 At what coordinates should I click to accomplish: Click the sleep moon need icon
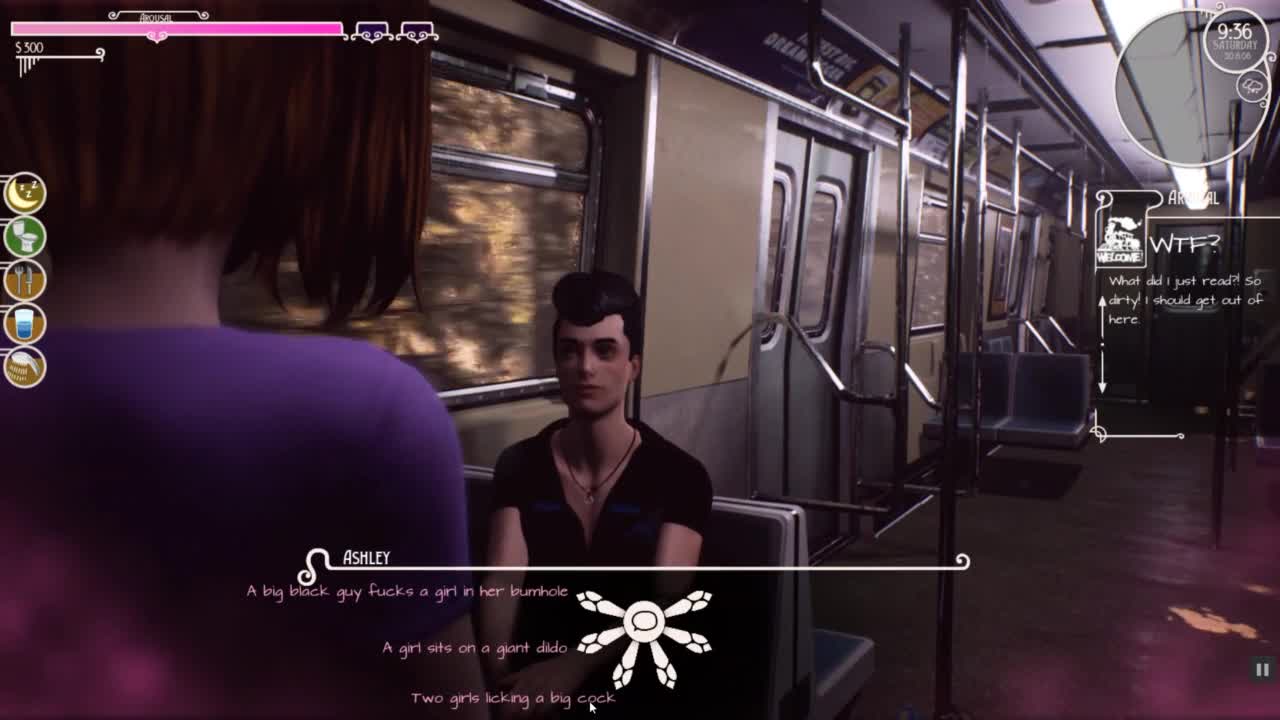click(x=25, y=193)
